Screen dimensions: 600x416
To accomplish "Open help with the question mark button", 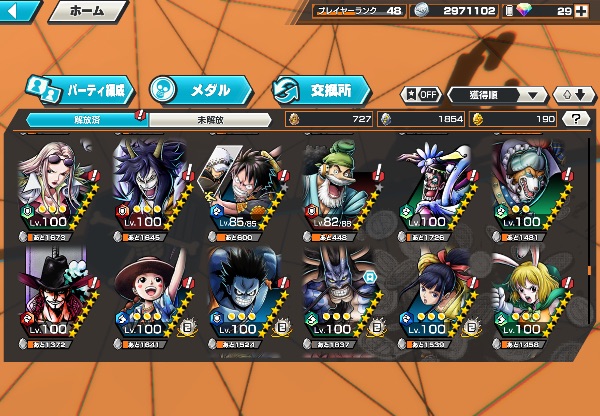I will click(x=576, y=119).
